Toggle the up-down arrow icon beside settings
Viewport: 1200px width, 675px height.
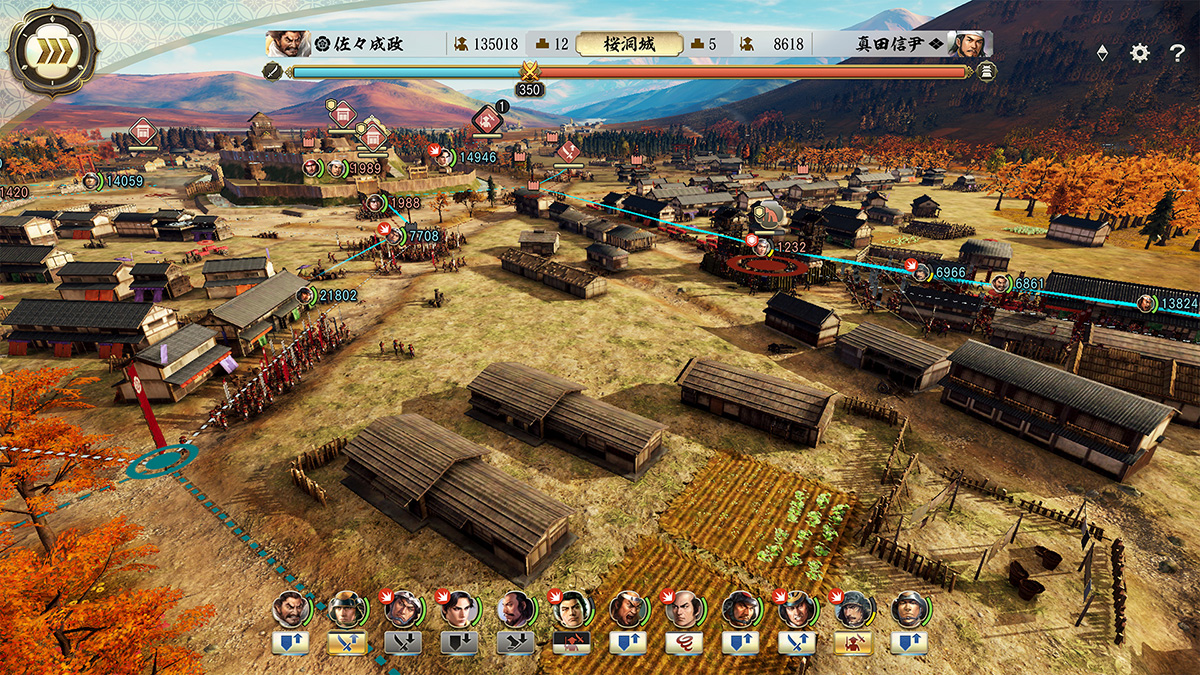point(1102,54)
